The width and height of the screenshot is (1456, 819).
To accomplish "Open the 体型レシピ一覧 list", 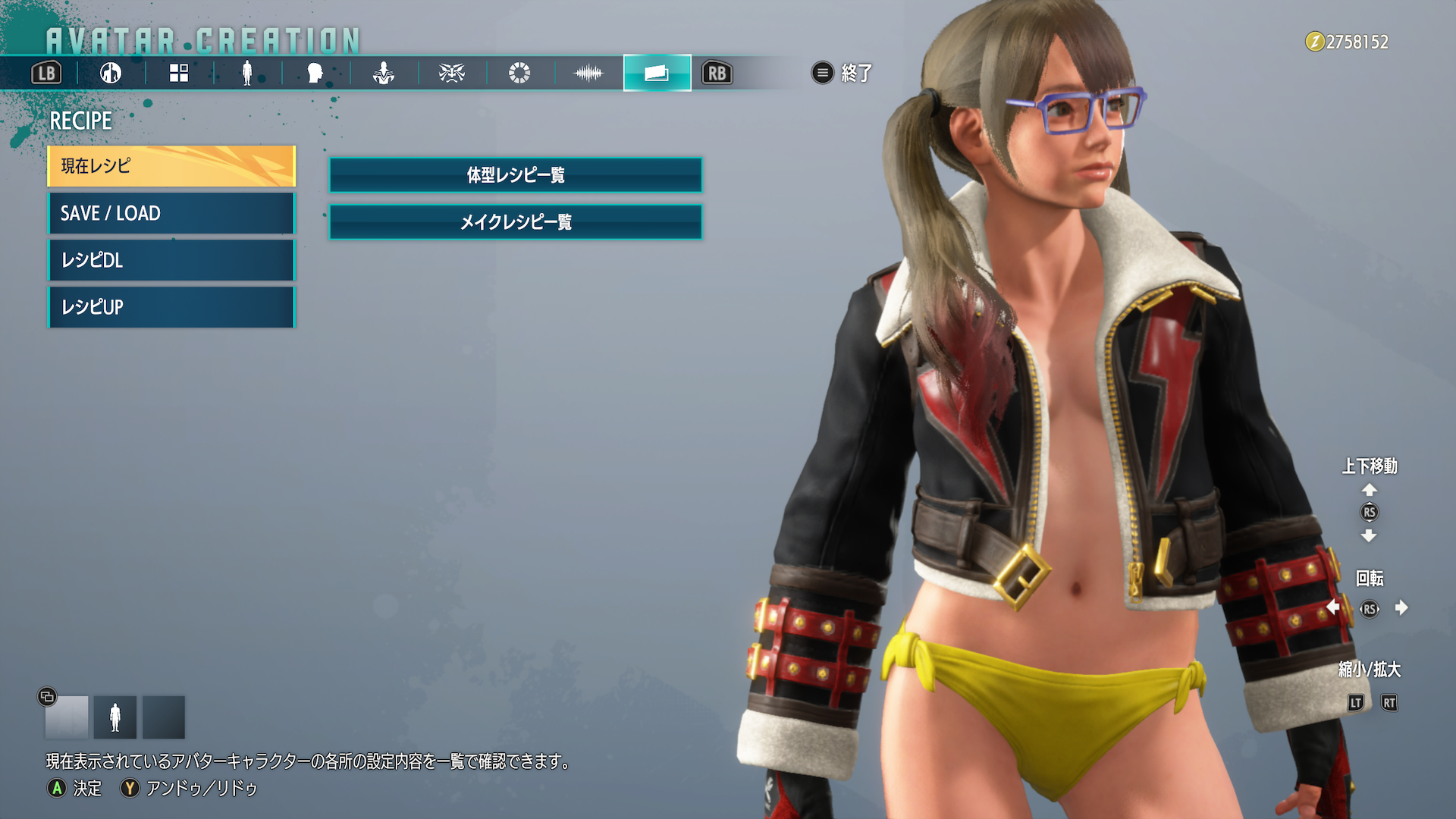I will (x=516, y=175).
